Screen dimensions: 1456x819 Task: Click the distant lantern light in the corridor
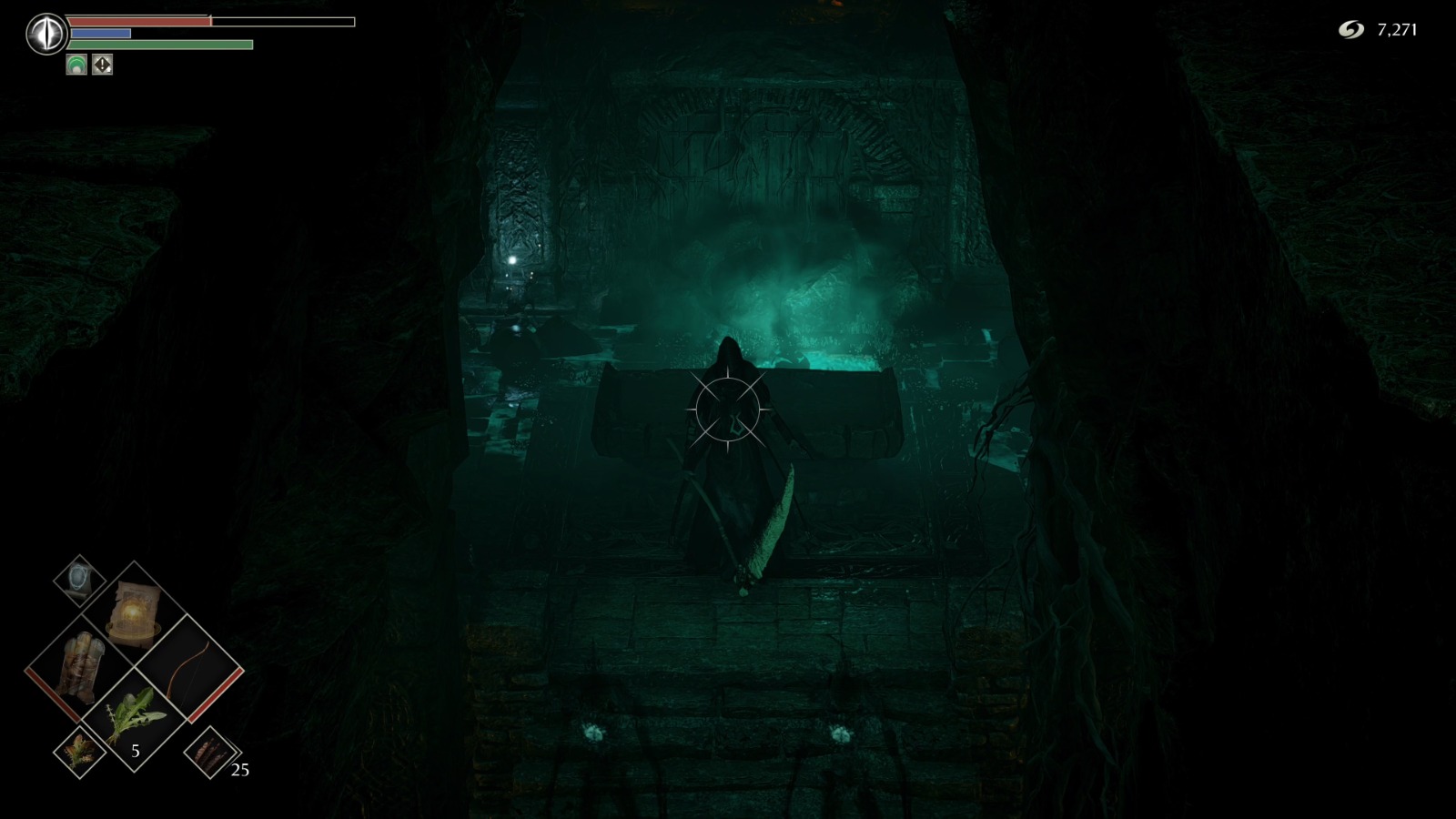pos(512,261)
